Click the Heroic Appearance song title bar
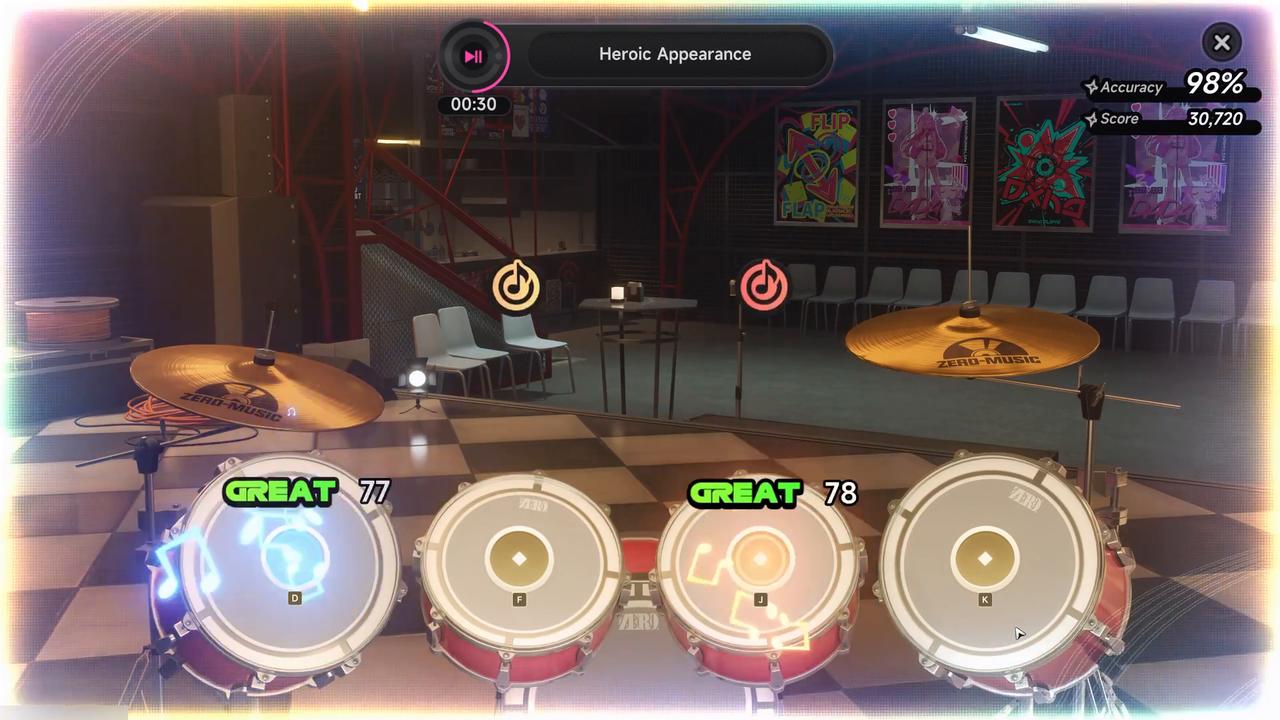 (x=675, y=54)
